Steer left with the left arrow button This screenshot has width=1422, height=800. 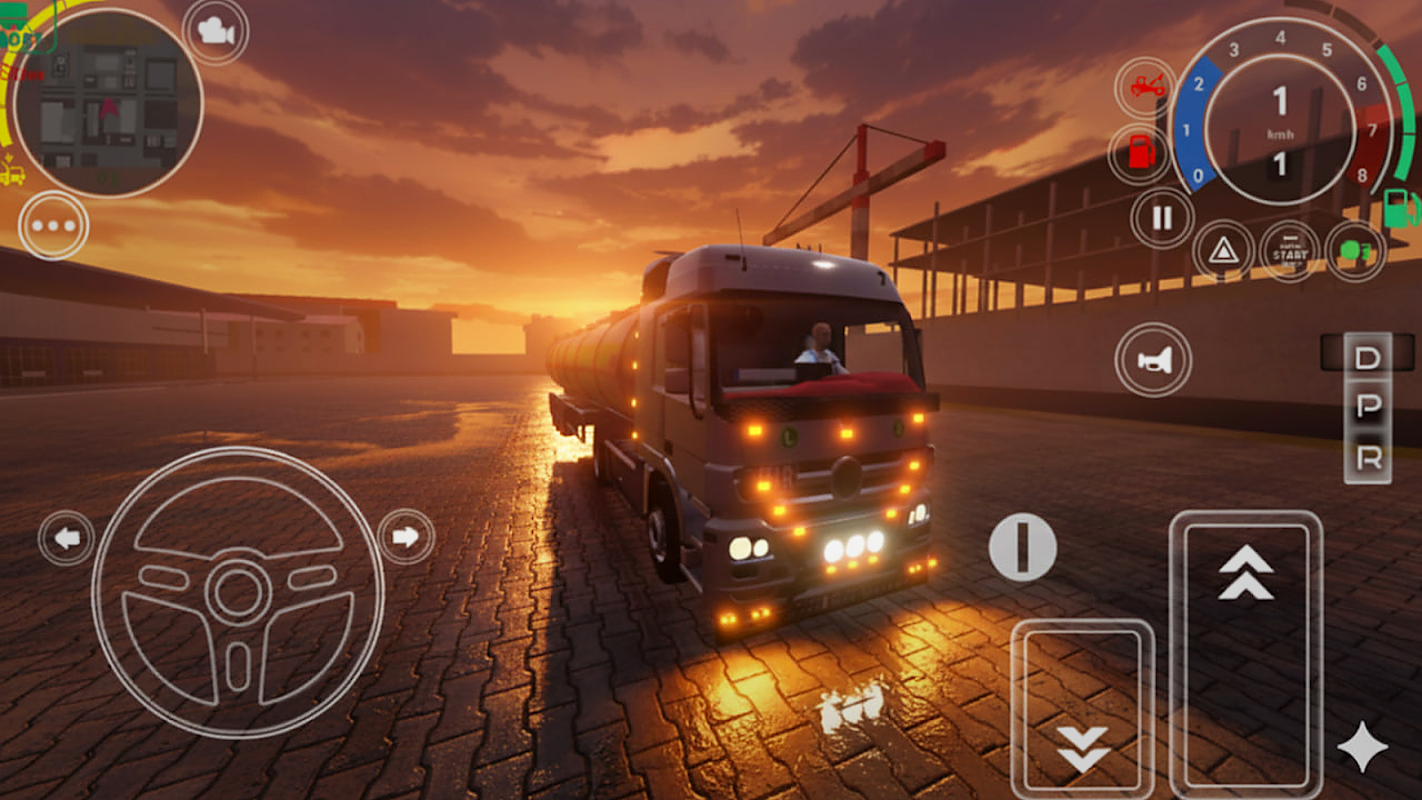click(67, 538)
